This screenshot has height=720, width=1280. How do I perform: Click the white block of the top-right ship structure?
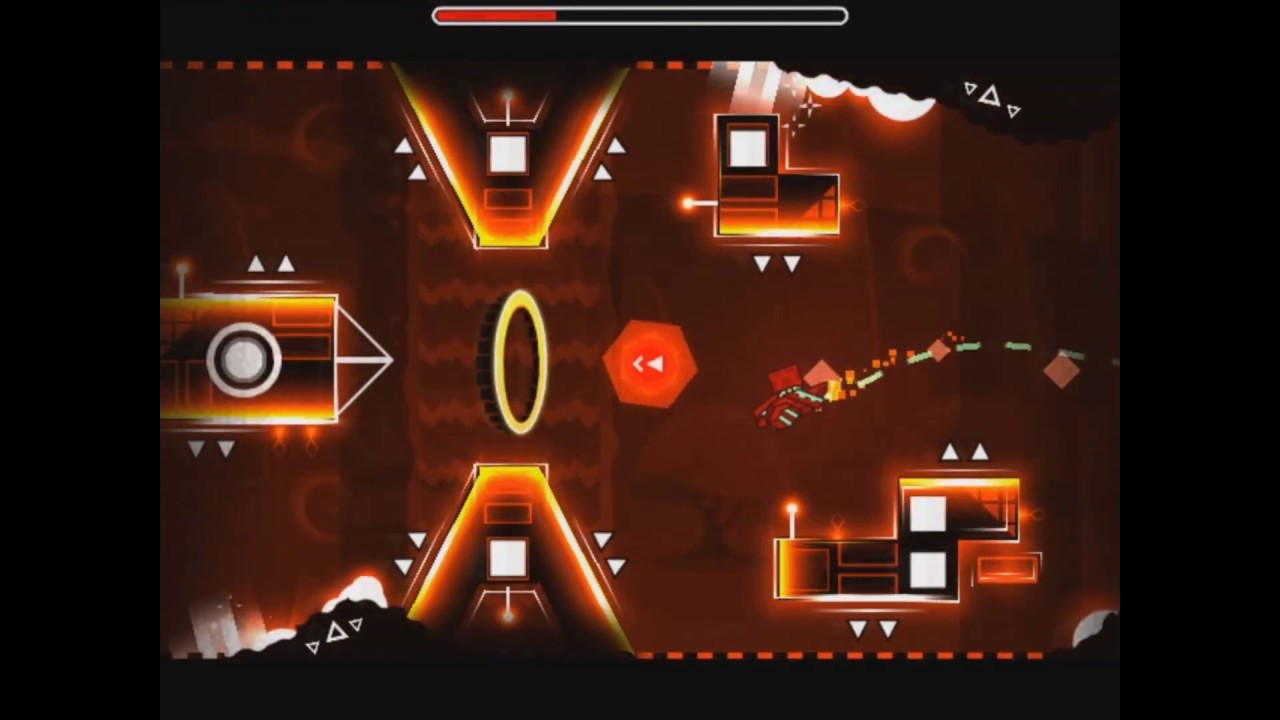click(x=746, y=146)
